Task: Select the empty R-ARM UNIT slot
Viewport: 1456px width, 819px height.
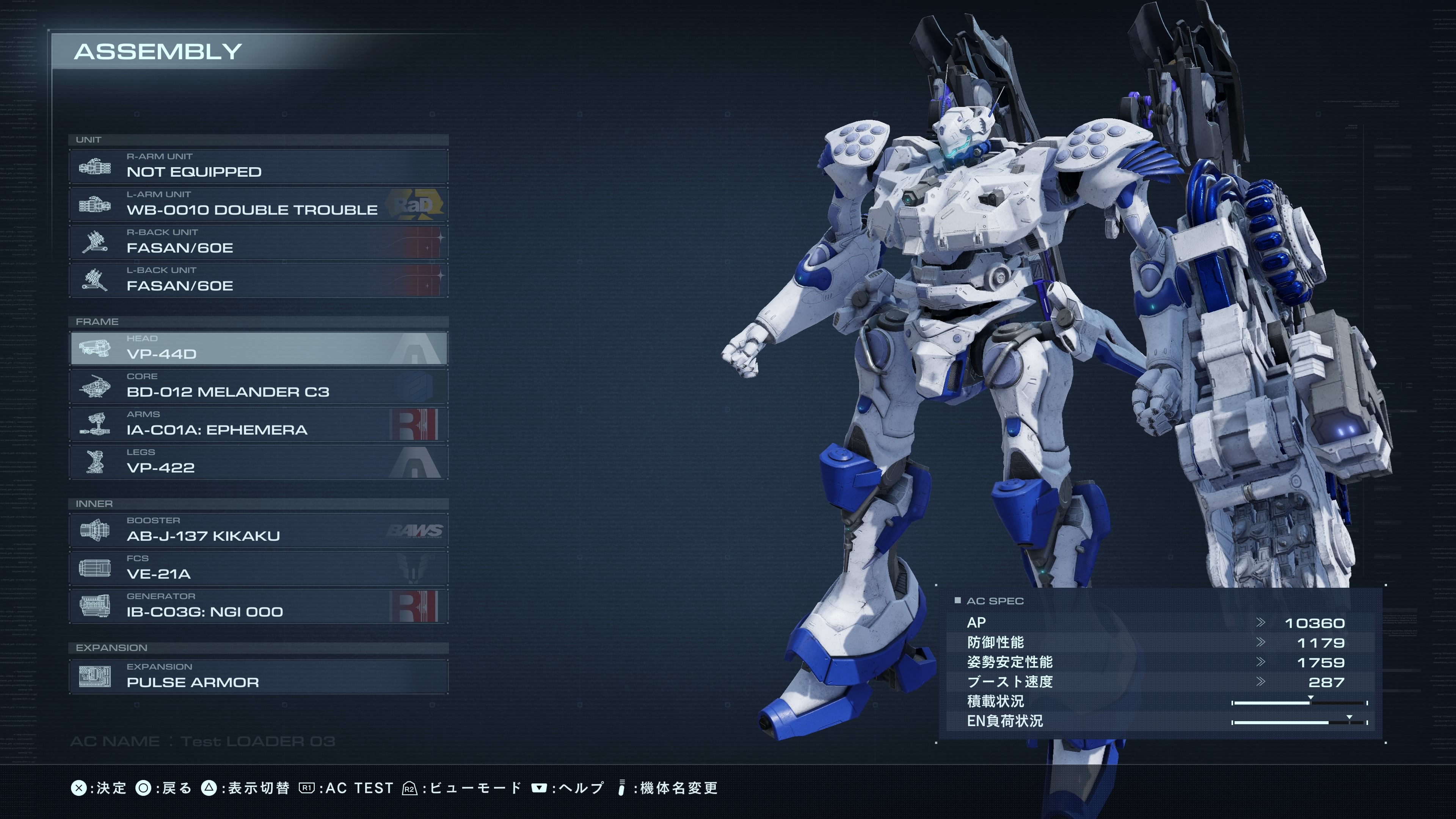Action: pos(258,166)
